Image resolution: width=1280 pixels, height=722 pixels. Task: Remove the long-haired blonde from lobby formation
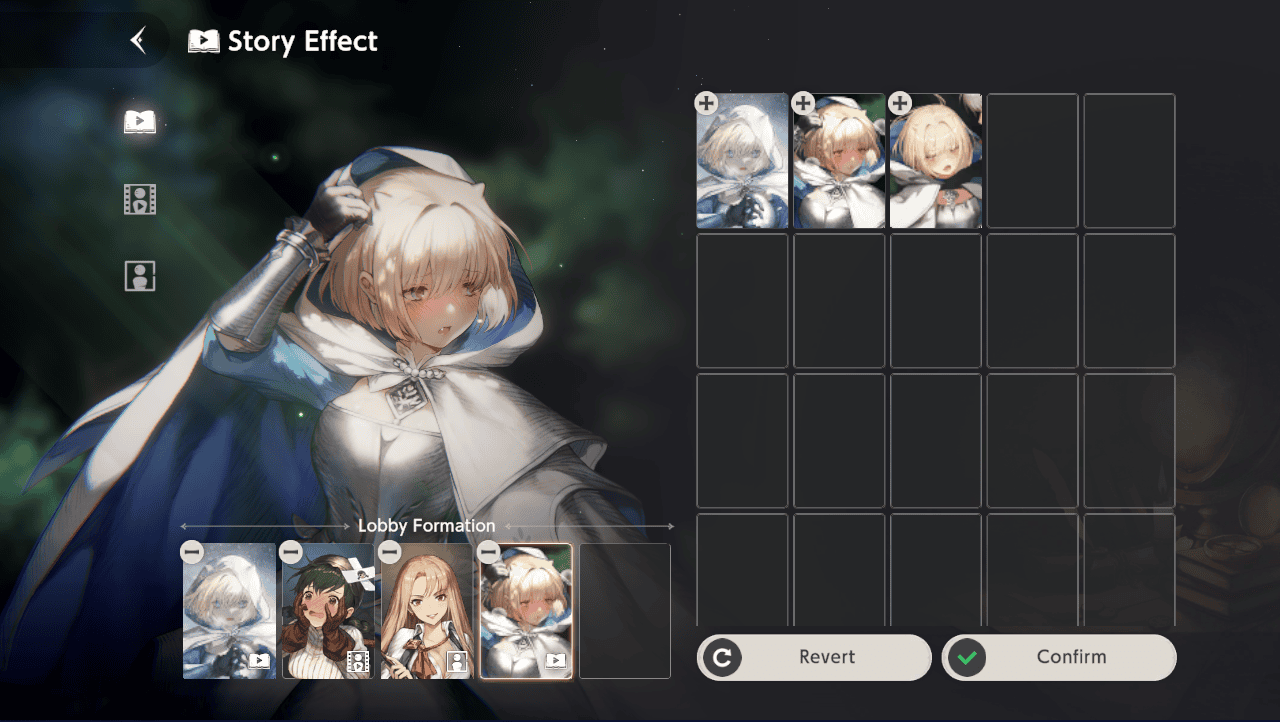pos(390,552)
